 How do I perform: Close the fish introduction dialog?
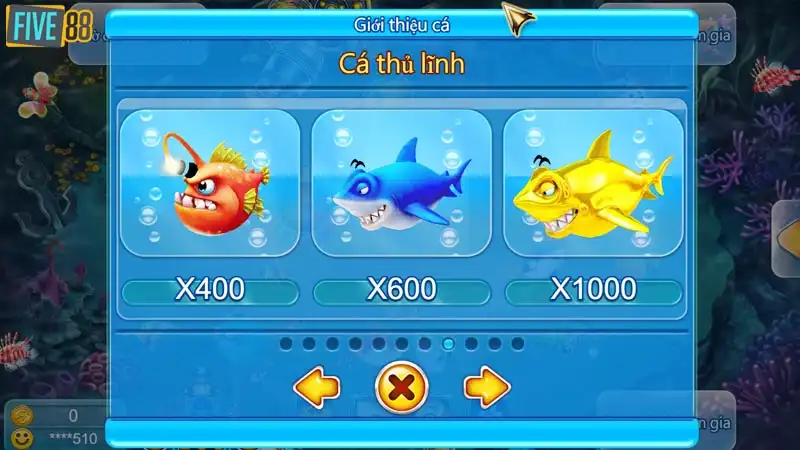click(x=401, y=387)
